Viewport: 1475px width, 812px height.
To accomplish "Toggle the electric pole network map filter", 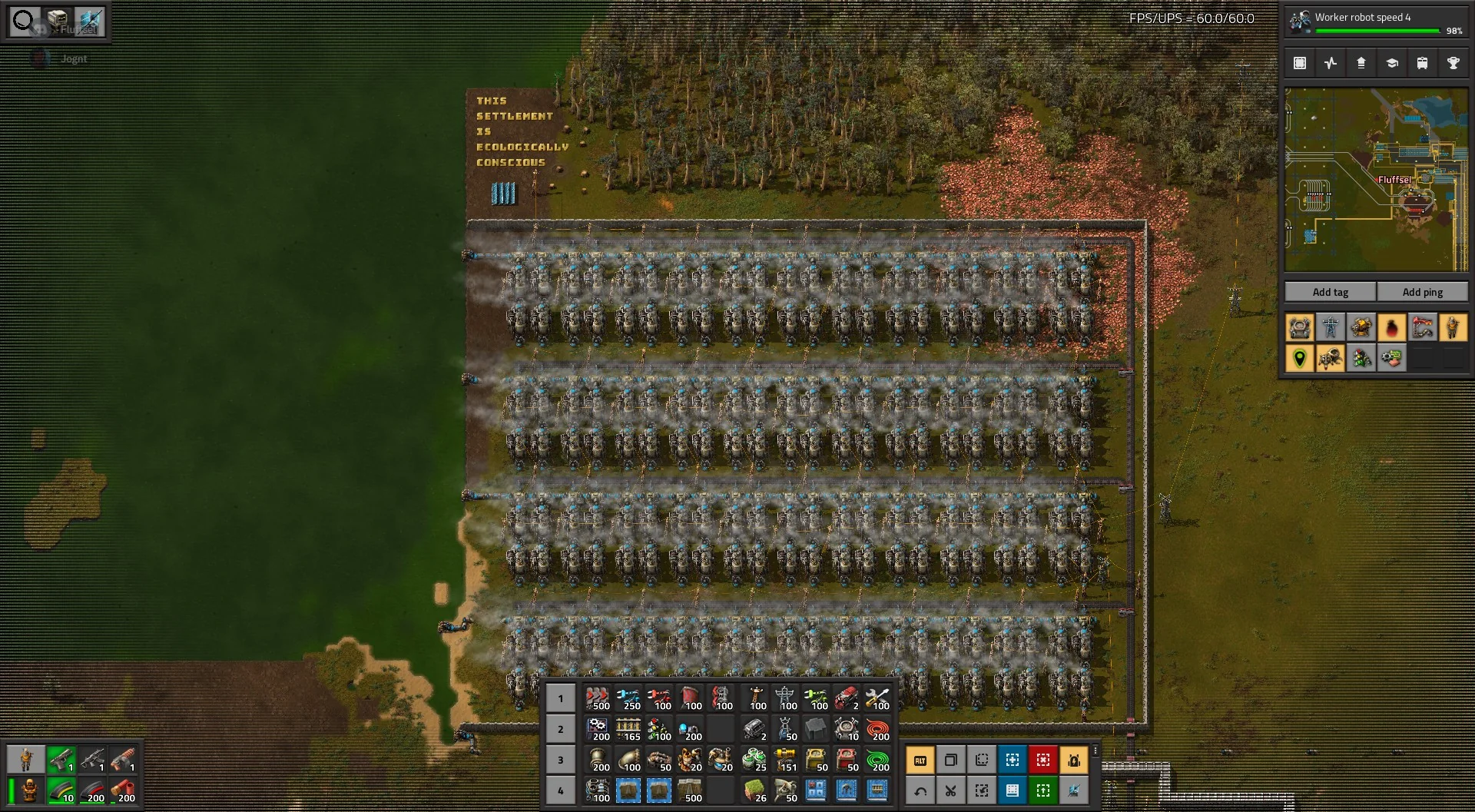I will [x=1331, y=328].
